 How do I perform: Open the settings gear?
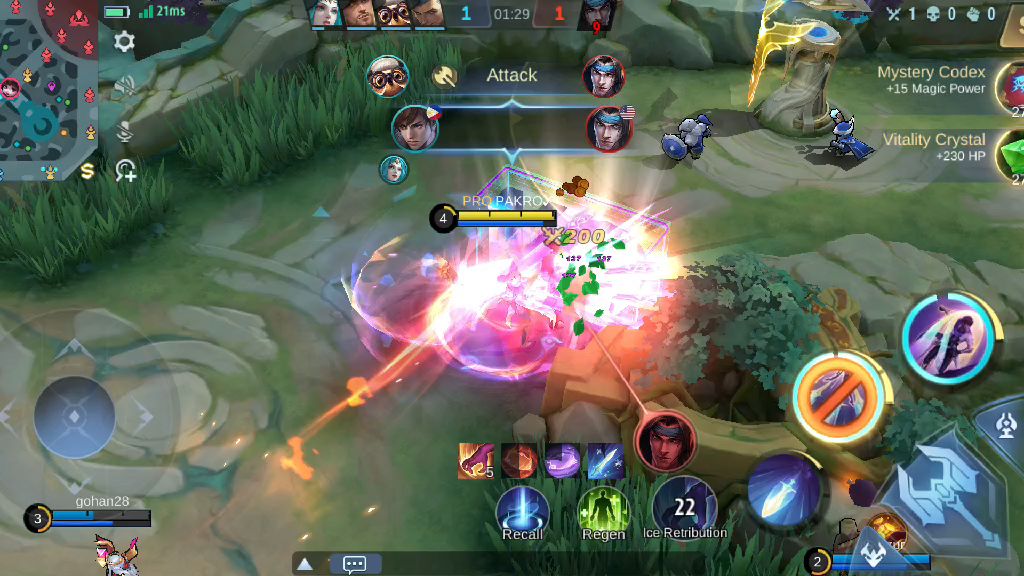point(124,41)
